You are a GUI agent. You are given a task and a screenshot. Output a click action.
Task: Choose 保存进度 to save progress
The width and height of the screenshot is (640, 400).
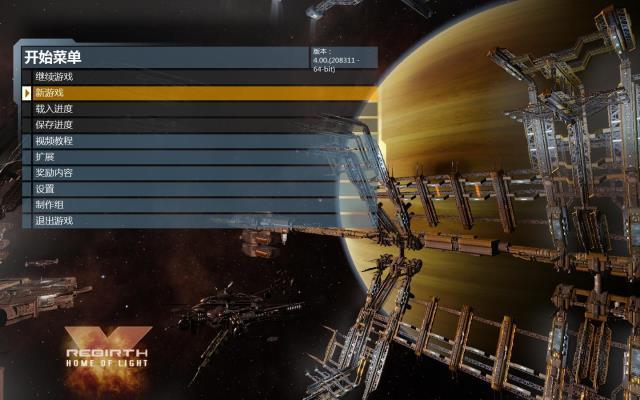(x=54, y=125)
